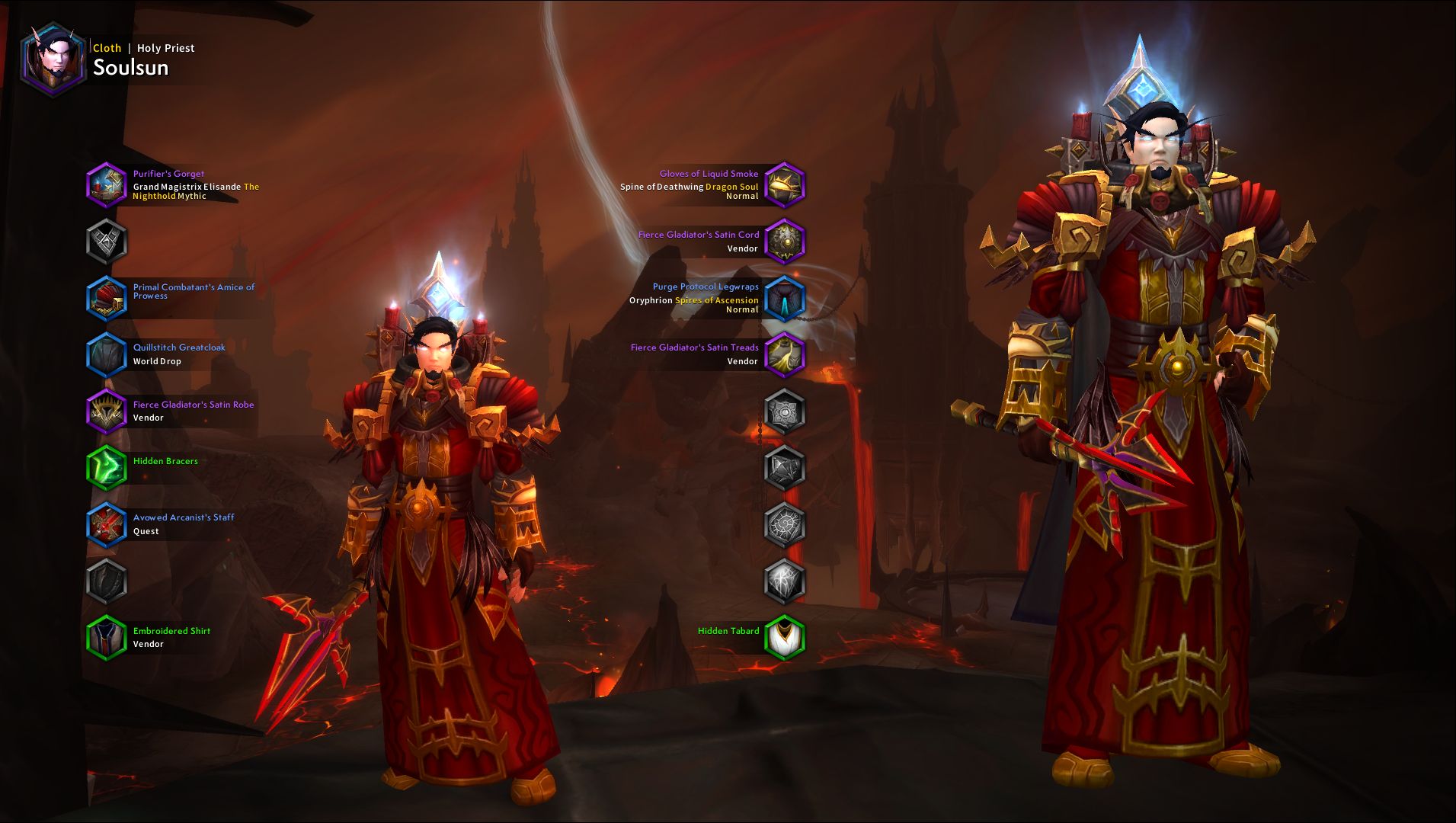Toggle the Hidden Tabard slot
The width and height of the screenshot is (1456, 823).
[785, 638]
